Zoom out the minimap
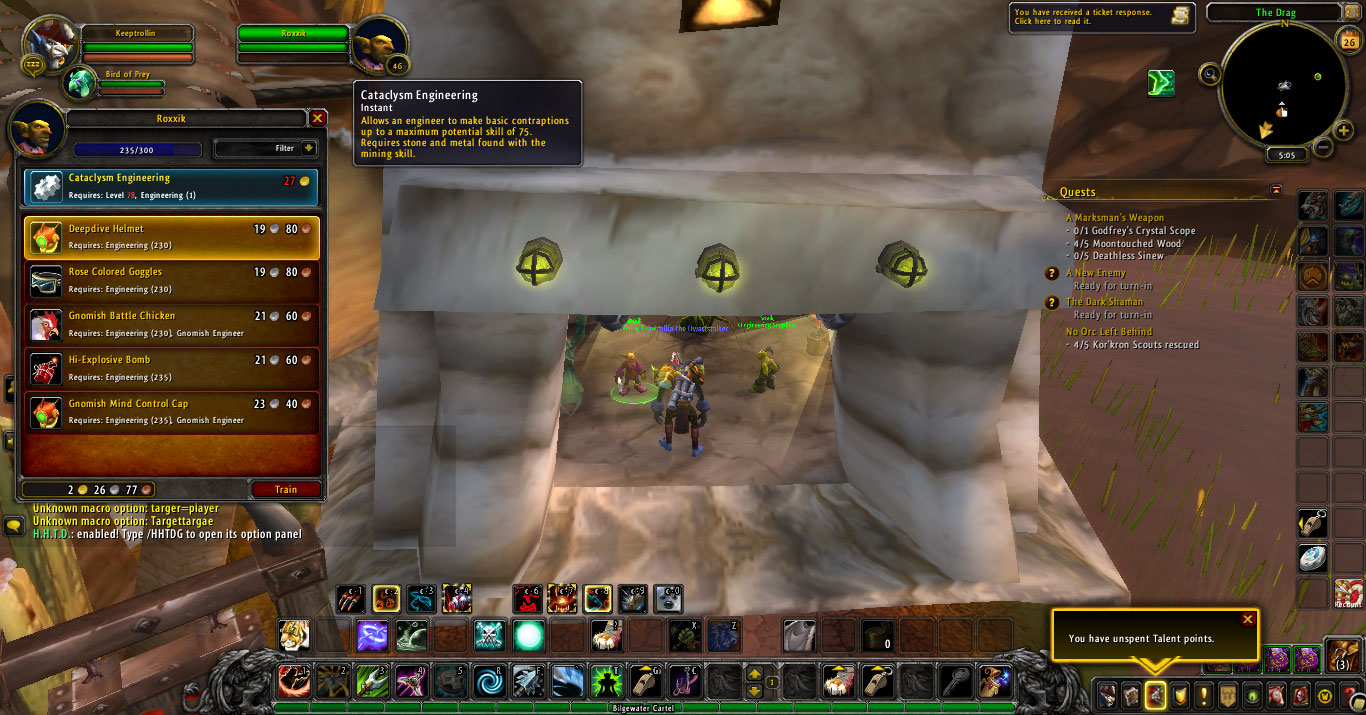The image size is (1366, 715). (x=1322, y=148)
